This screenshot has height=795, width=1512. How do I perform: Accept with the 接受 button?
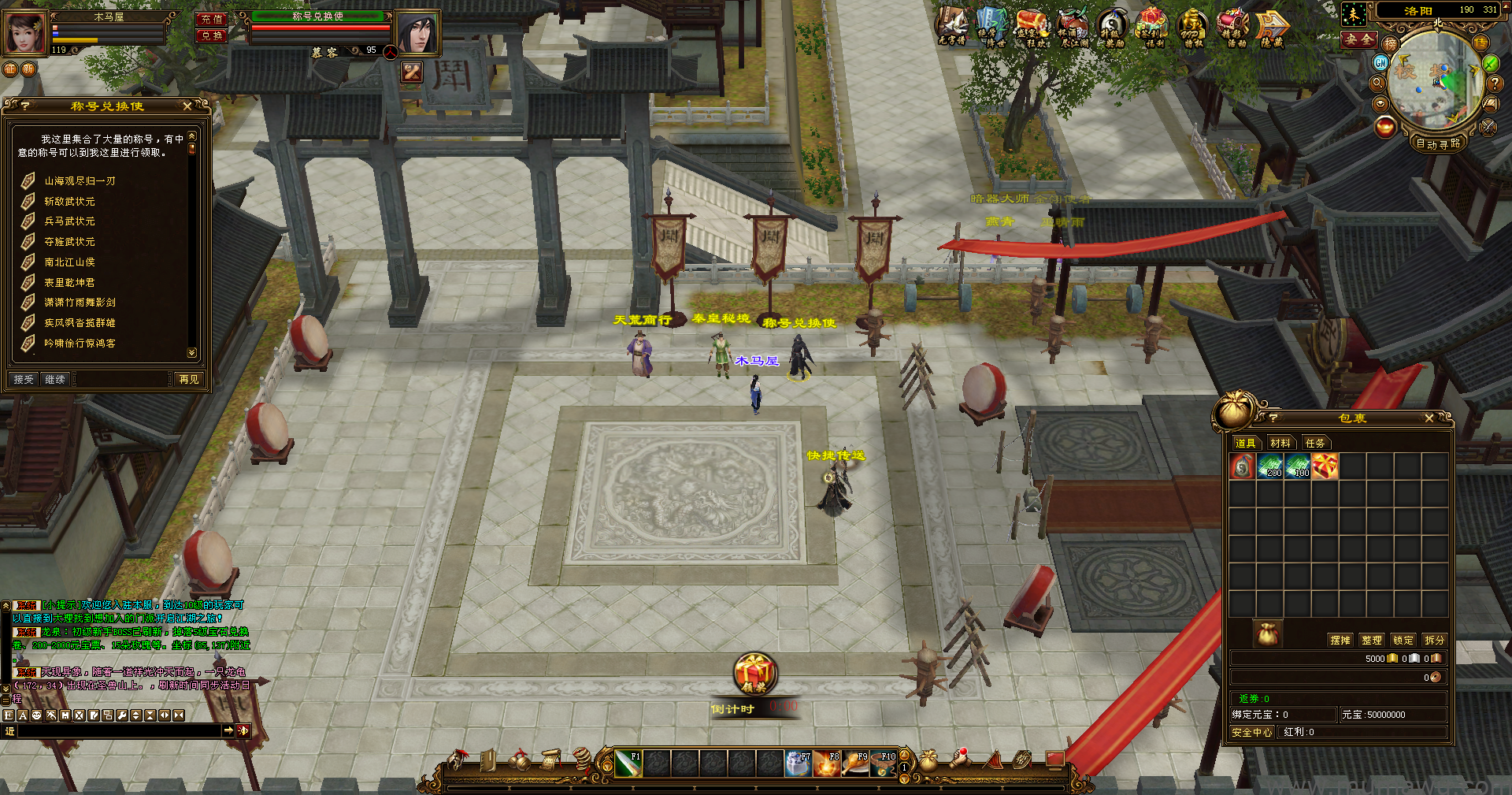point(24,379)
